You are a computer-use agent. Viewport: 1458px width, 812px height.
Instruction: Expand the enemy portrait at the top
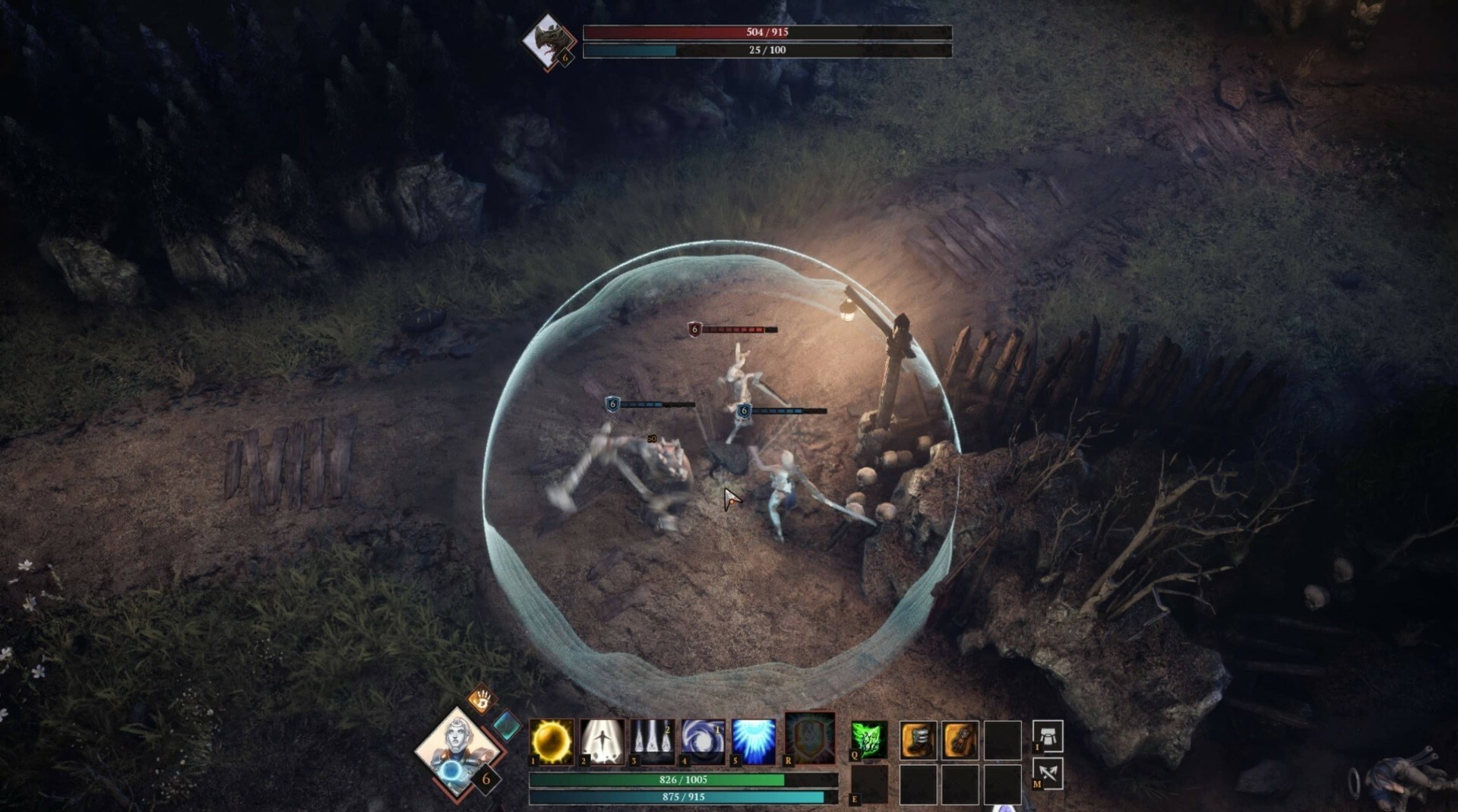(549, 39)
